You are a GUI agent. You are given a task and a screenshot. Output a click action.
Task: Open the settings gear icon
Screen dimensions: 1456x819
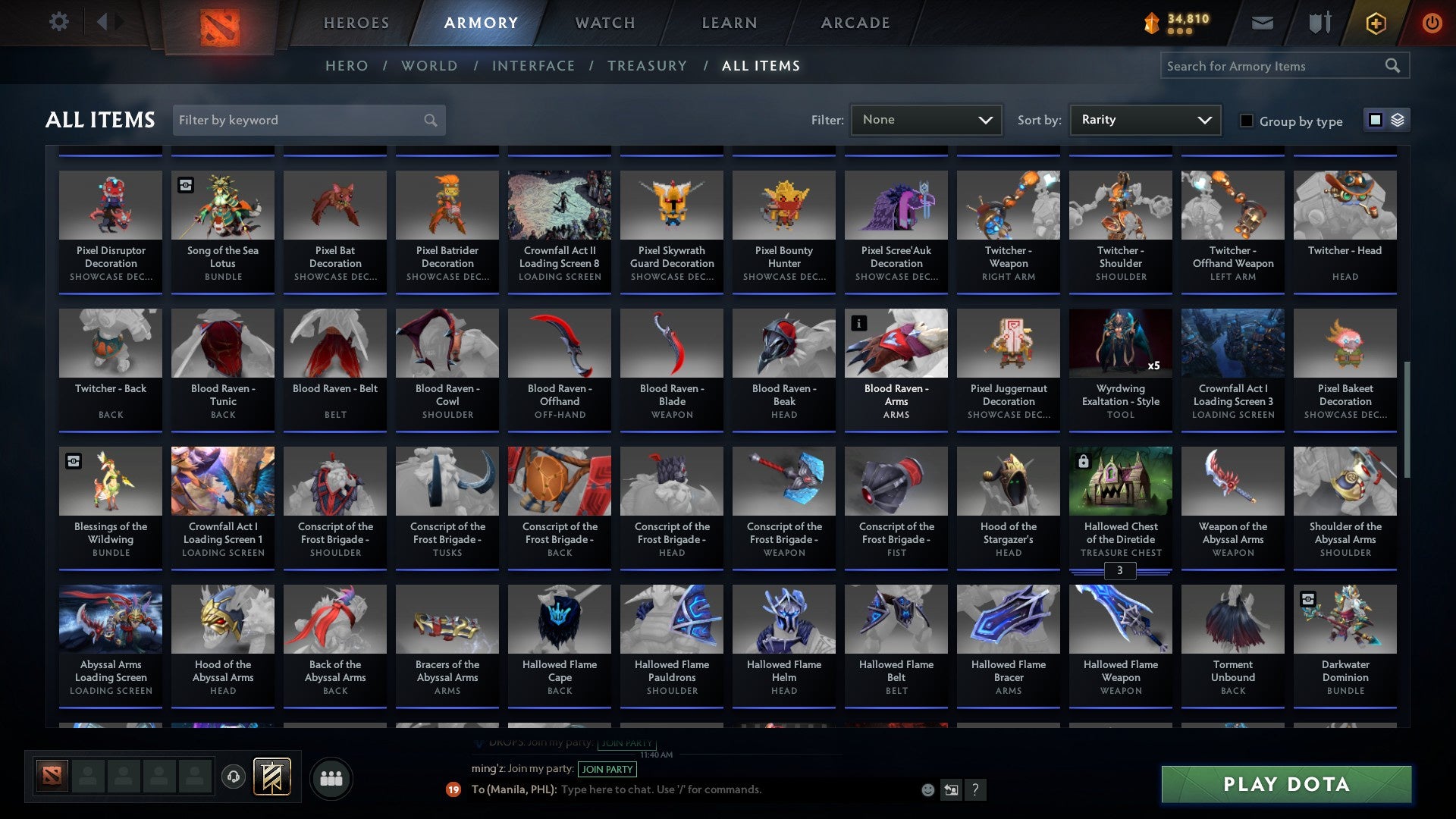[59, 22]
